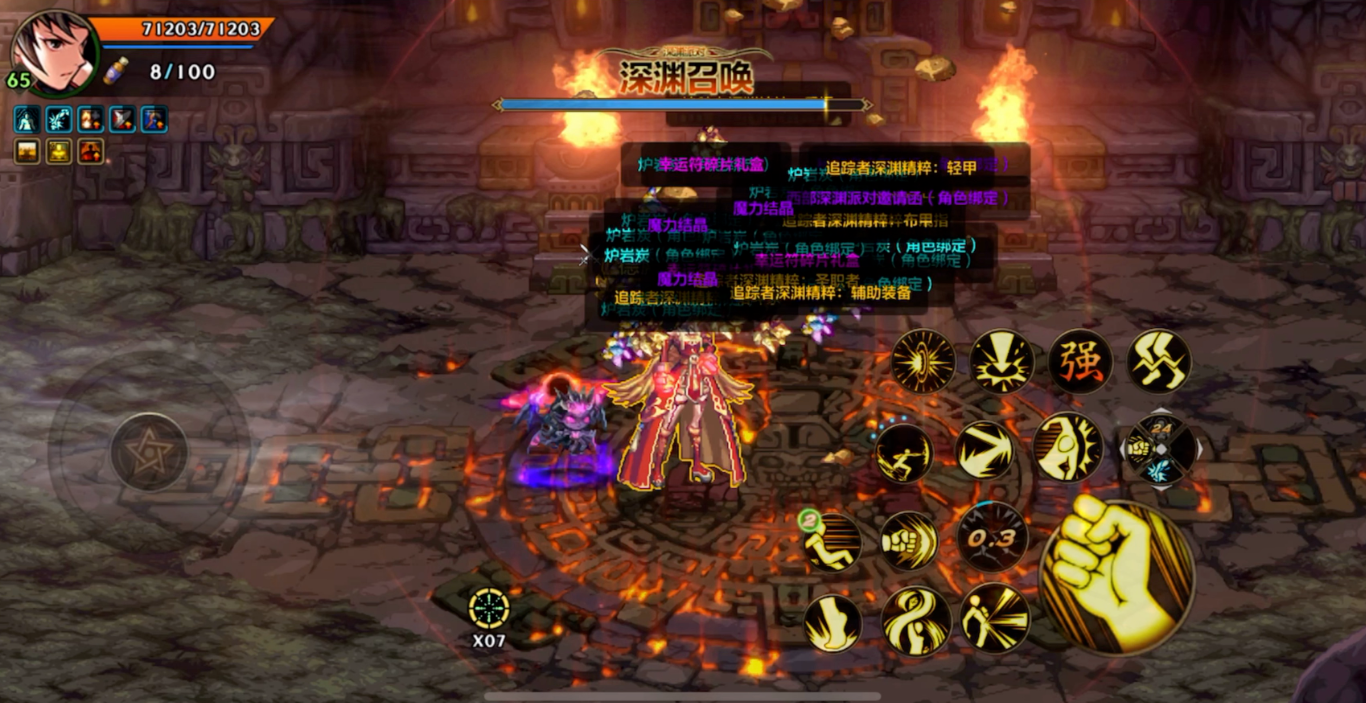
Task: Activate the rushing fist punch skill
Action: point(909,542)
